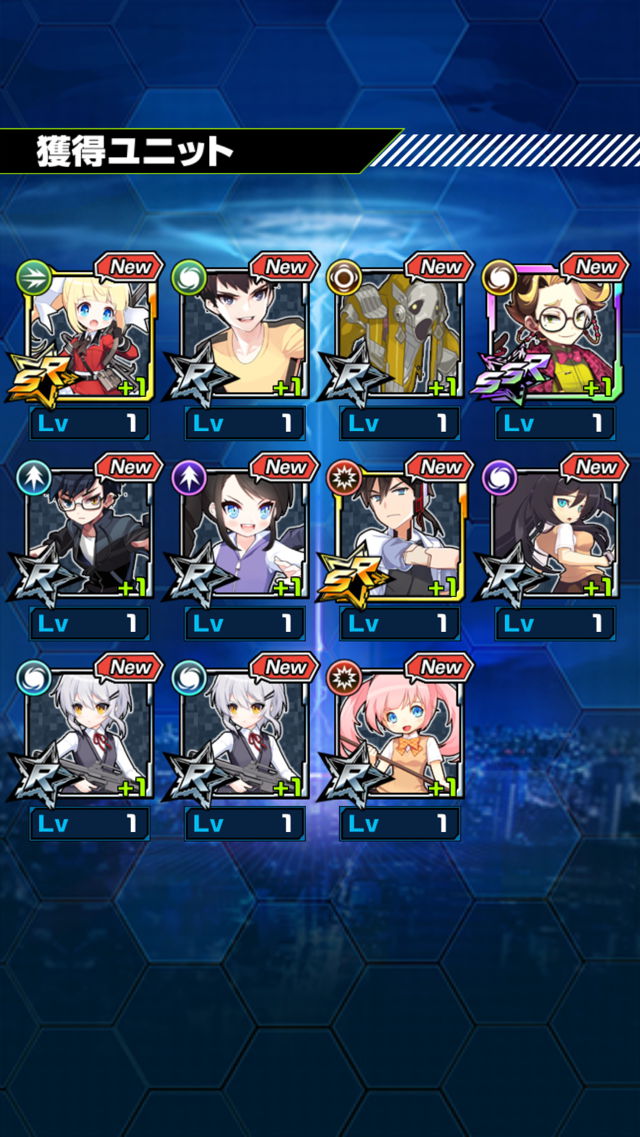Open the yellow robot unit card
The height and width of the screenshot is (1137, 640).
[x=399, y=332]
